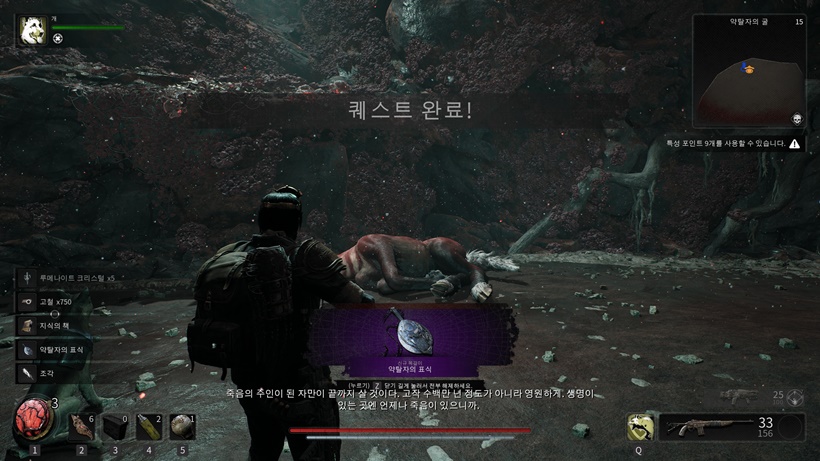This screenshot has width=820, height=461.
Task: Select the 루메나이트 크리스탈 x5 loot entry
Action: click(68, 277)
